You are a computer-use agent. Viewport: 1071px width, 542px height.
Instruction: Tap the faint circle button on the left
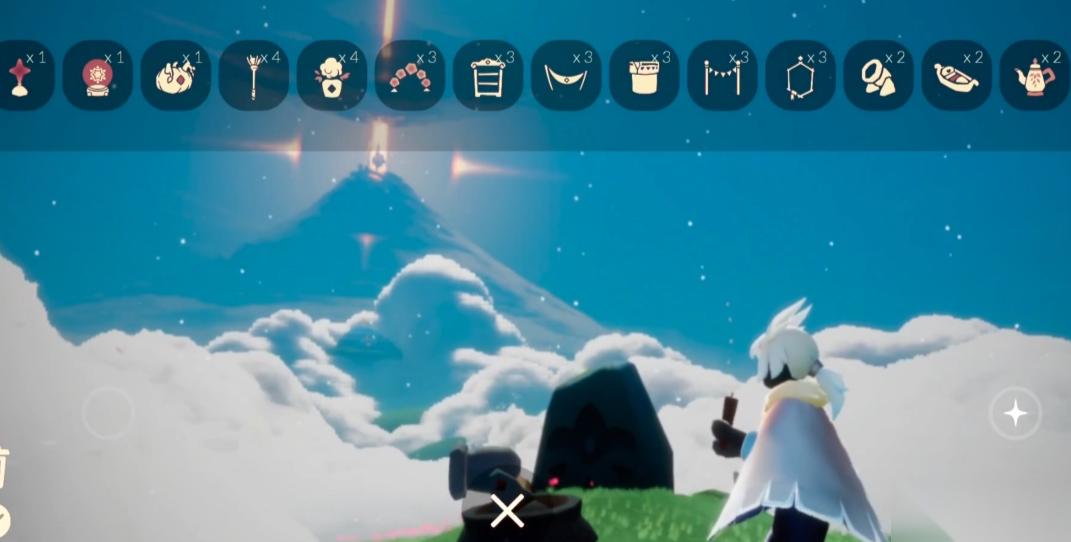click(x=107, y=412)
